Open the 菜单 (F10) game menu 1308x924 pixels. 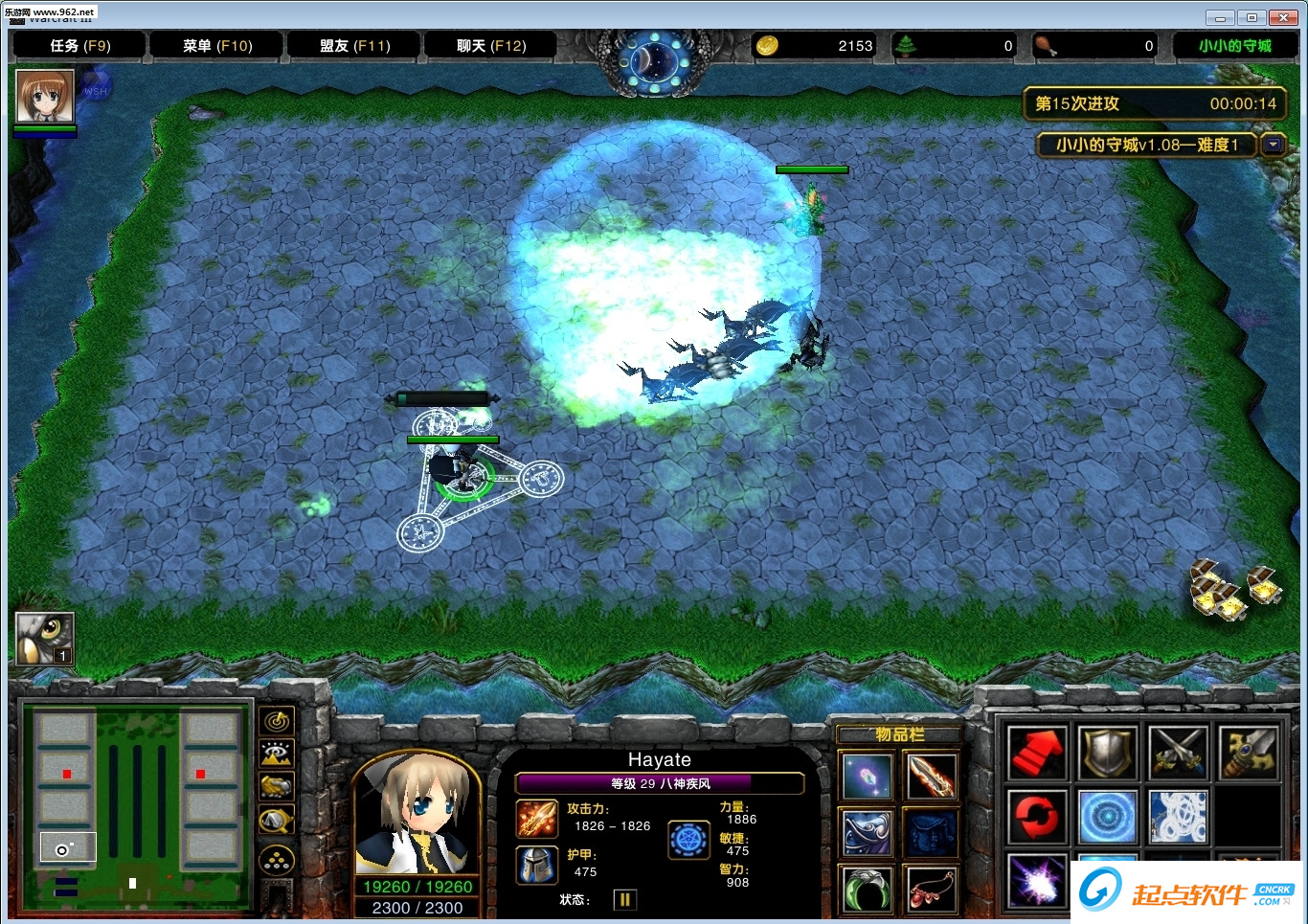coord(217,46)
